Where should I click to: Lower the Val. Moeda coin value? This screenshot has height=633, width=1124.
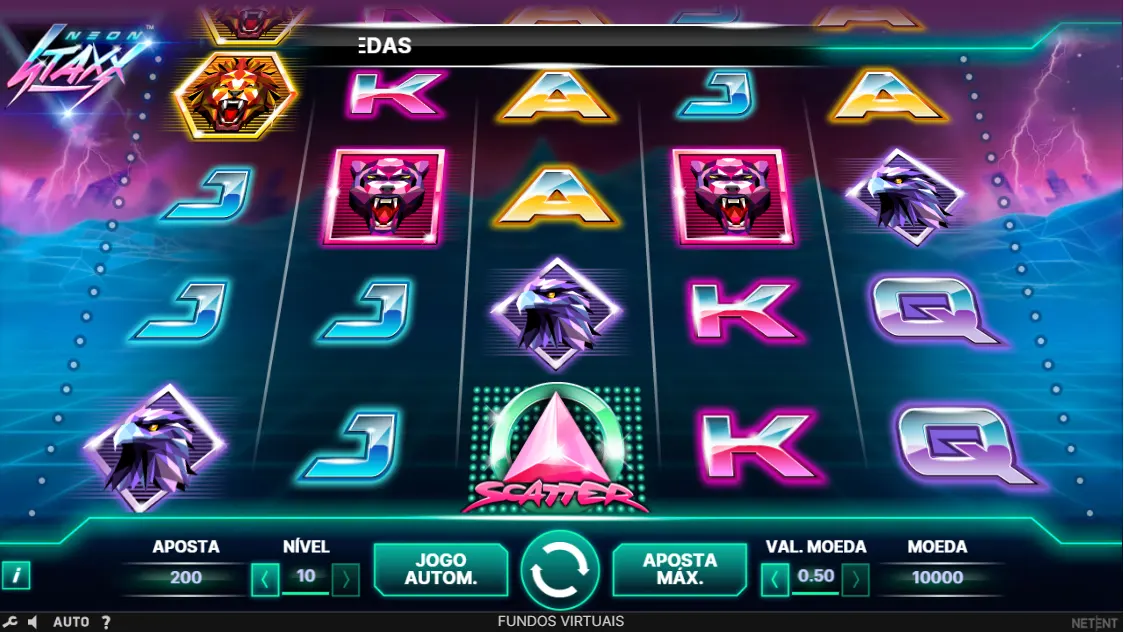pos(775,578)
